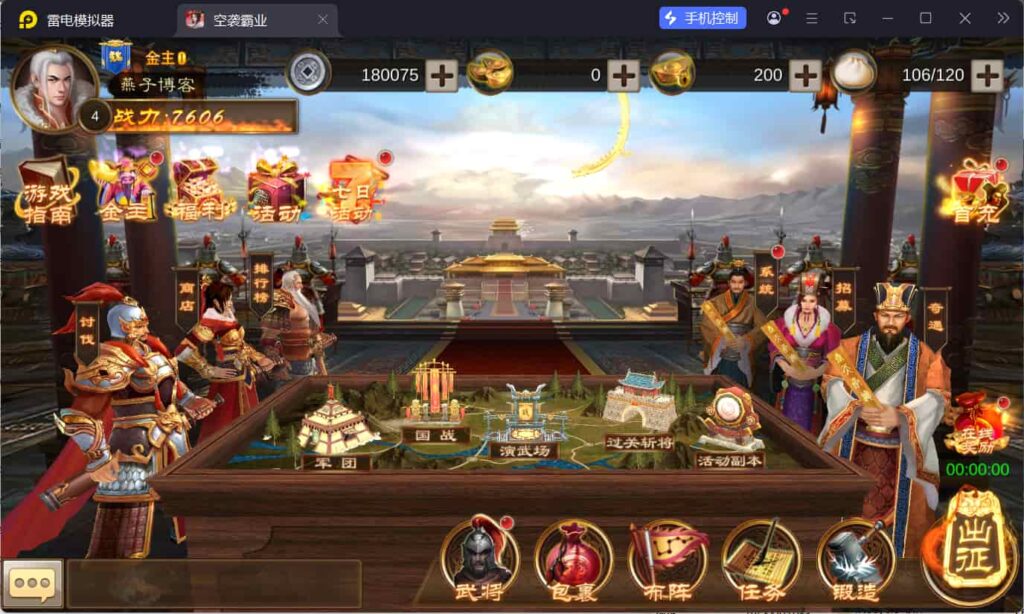Refill steamed bun stamina with plus button

tap(986, 75)
